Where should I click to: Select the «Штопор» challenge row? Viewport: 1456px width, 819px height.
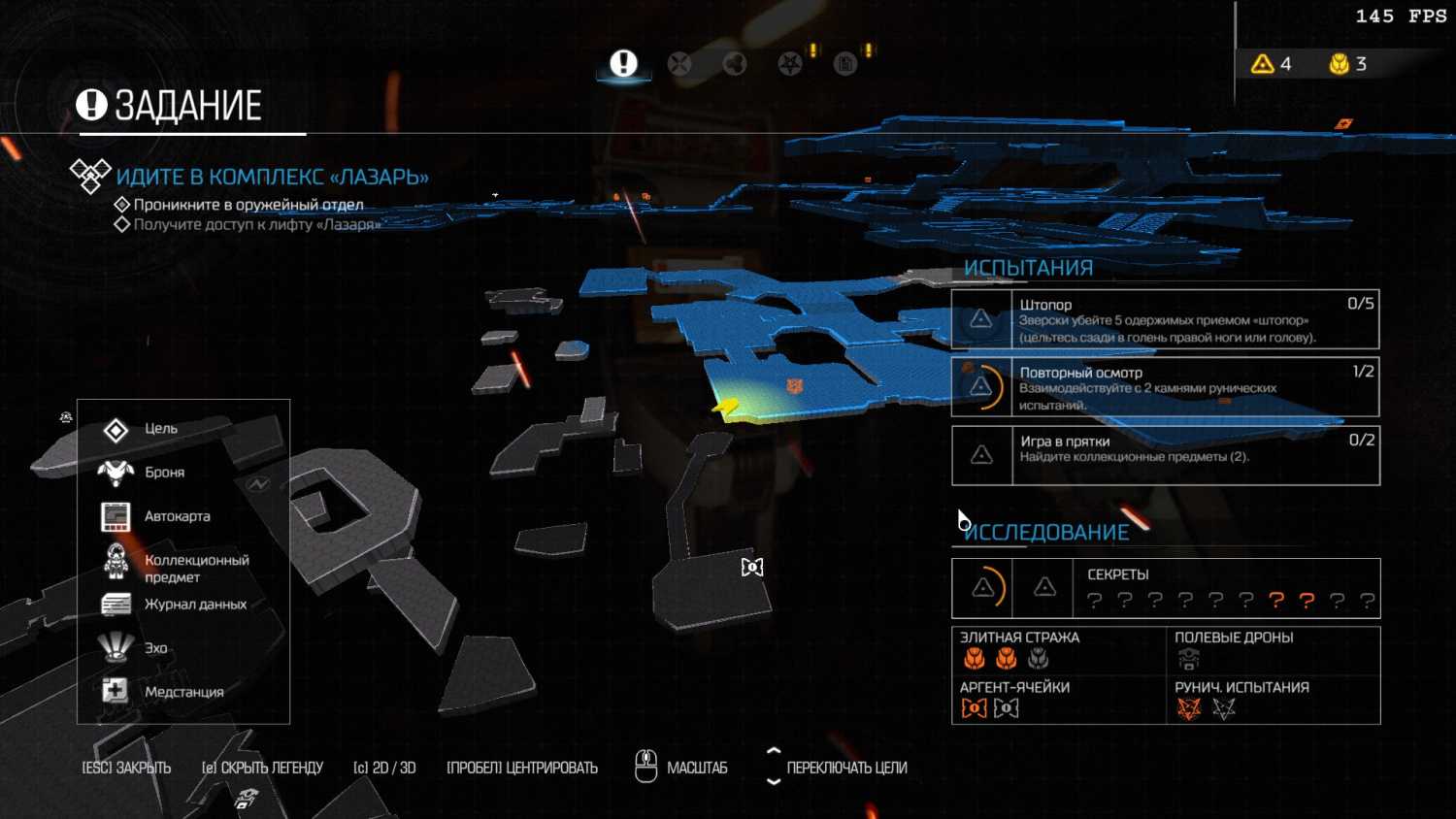tap(1165, 319)
